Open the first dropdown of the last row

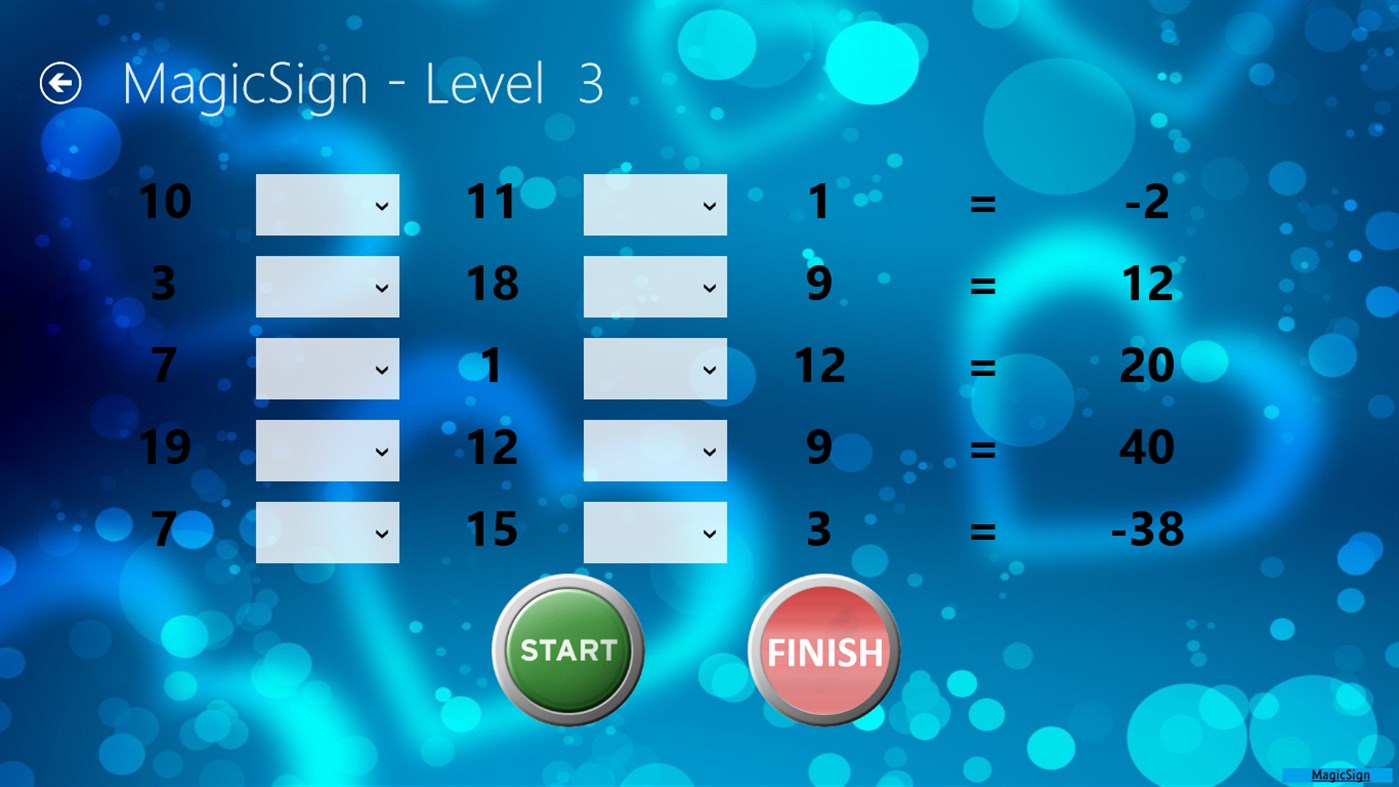click(327, 531)
